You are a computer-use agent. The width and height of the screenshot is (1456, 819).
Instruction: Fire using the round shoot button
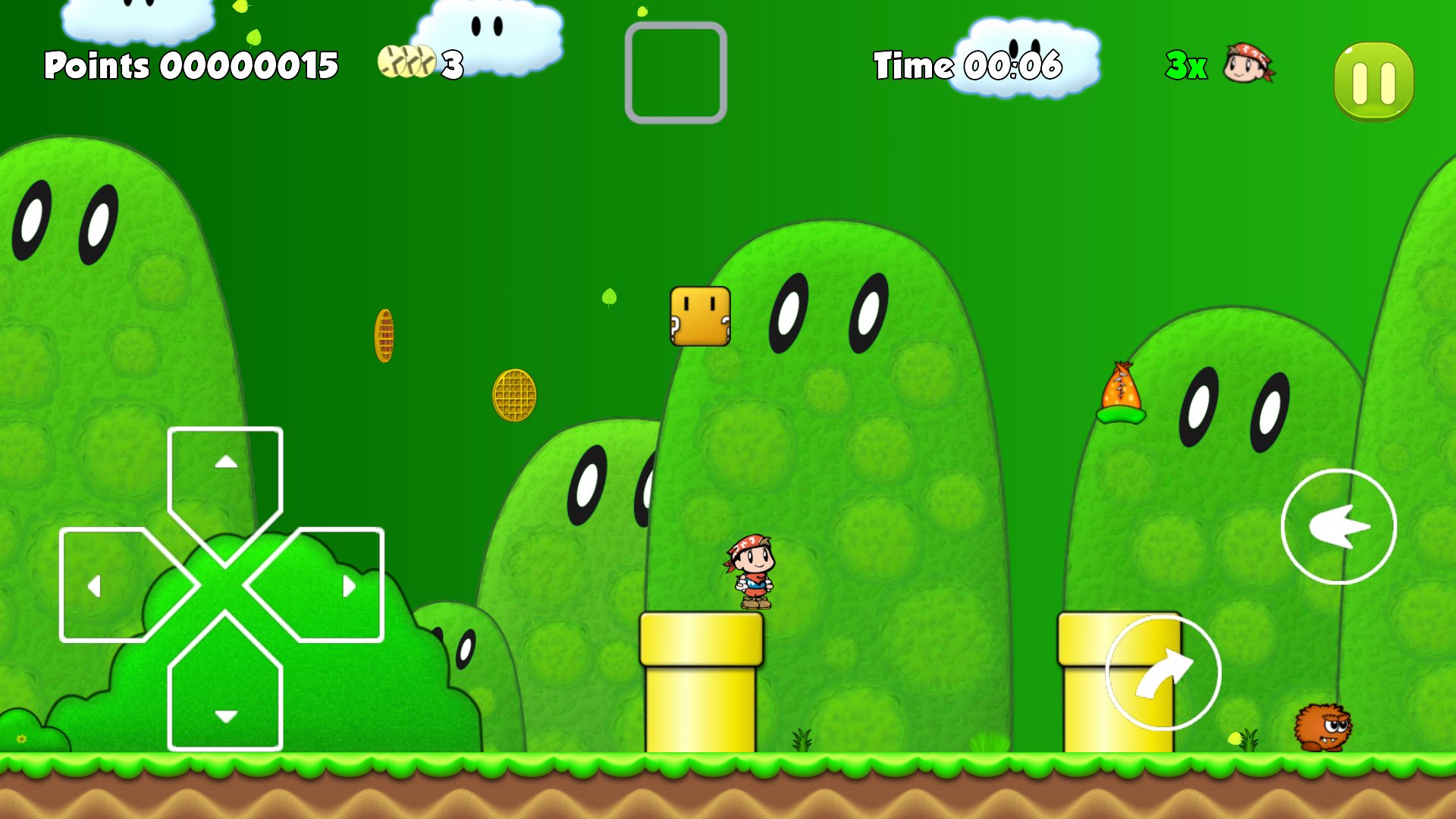tap(1338, 527)
